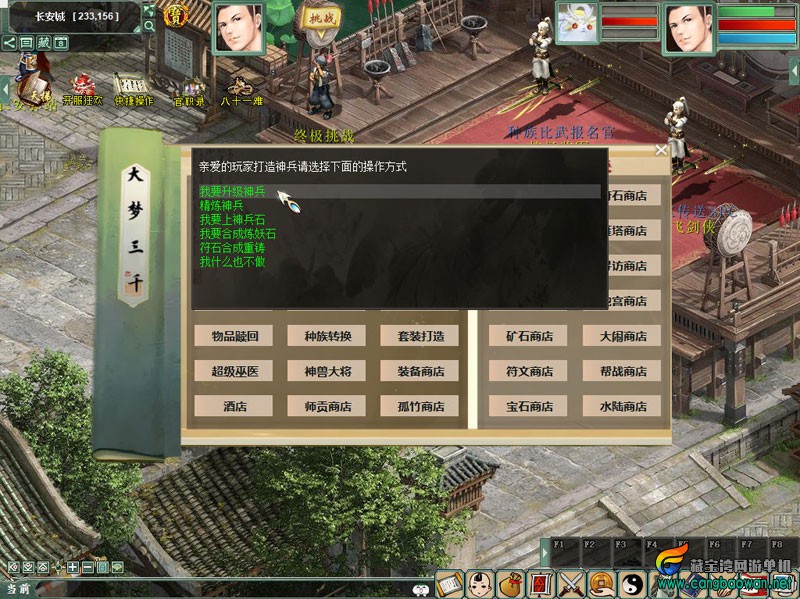
Task: Open the 装备商店 equipment shop
Action: 419,371
